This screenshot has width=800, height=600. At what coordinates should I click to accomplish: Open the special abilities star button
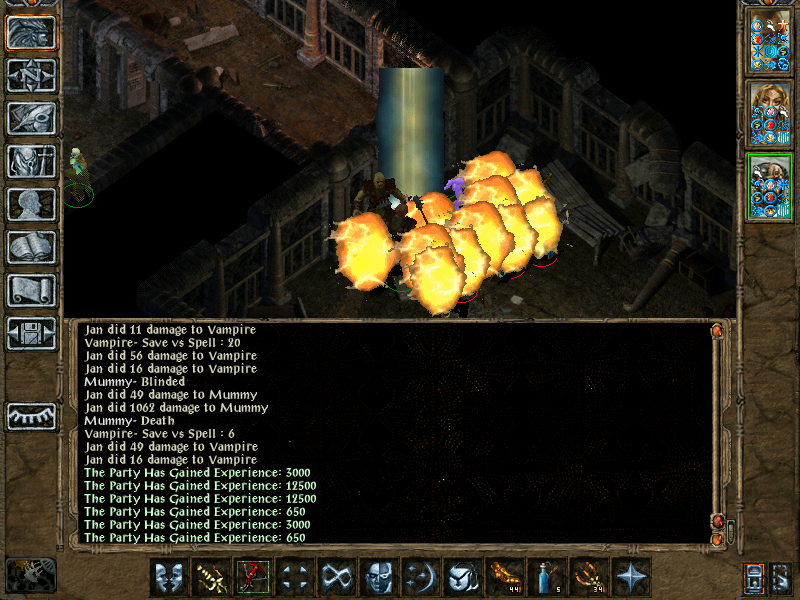(630, 577)
